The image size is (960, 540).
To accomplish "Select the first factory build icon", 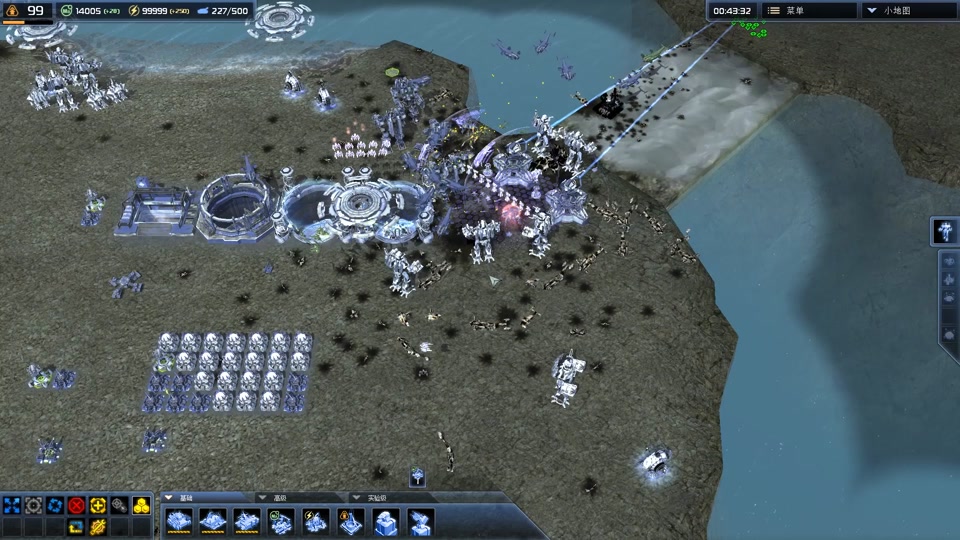I will click(x=179, y=521).
